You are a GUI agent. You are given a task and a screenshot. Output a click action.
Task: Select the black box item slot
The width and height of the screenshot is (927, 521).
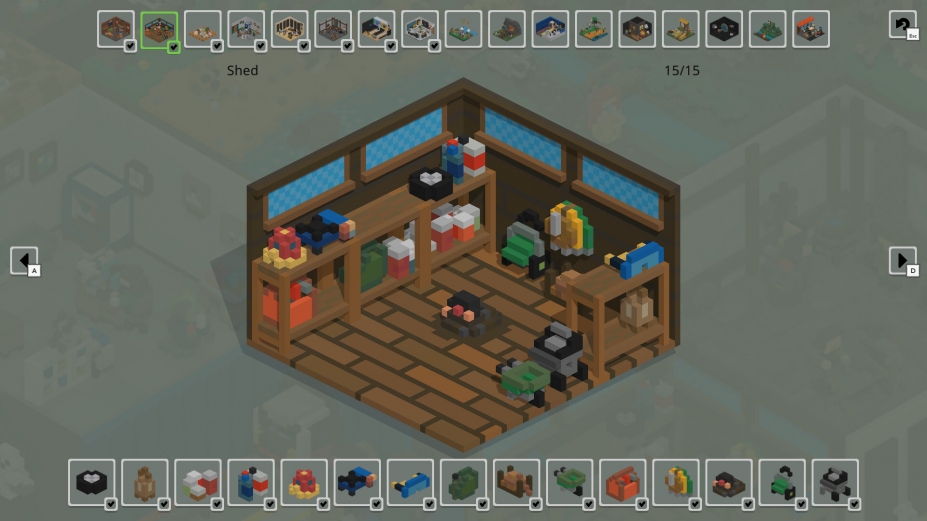[x=92, y=482]
